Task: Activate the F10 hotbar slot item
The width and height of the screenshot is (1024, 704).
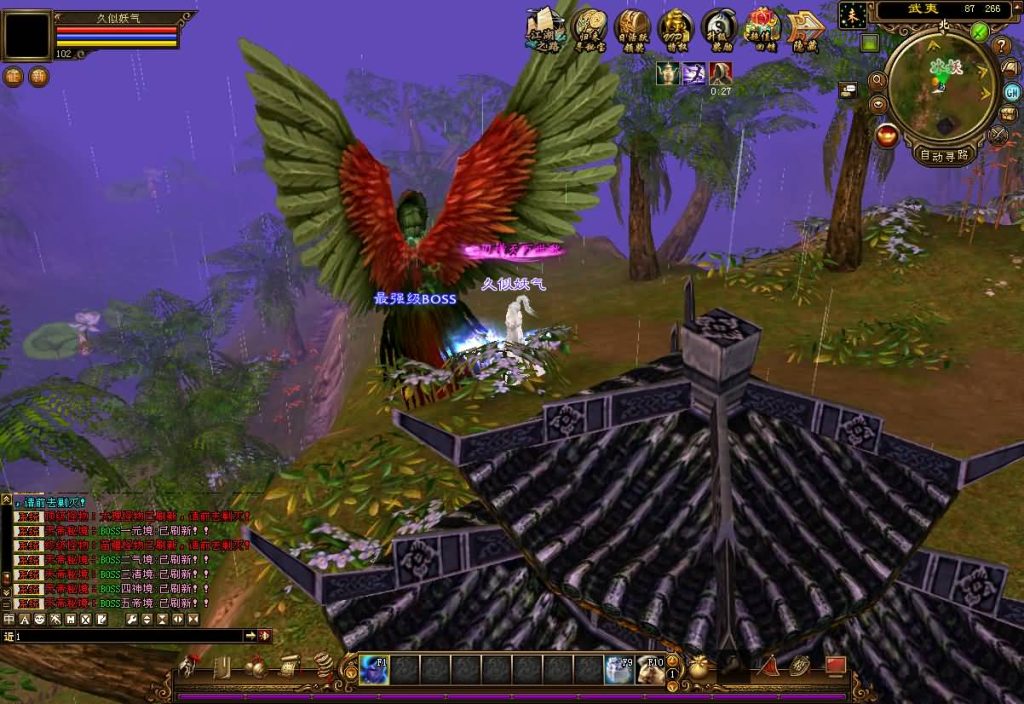Action: click(x=651, y=669)
